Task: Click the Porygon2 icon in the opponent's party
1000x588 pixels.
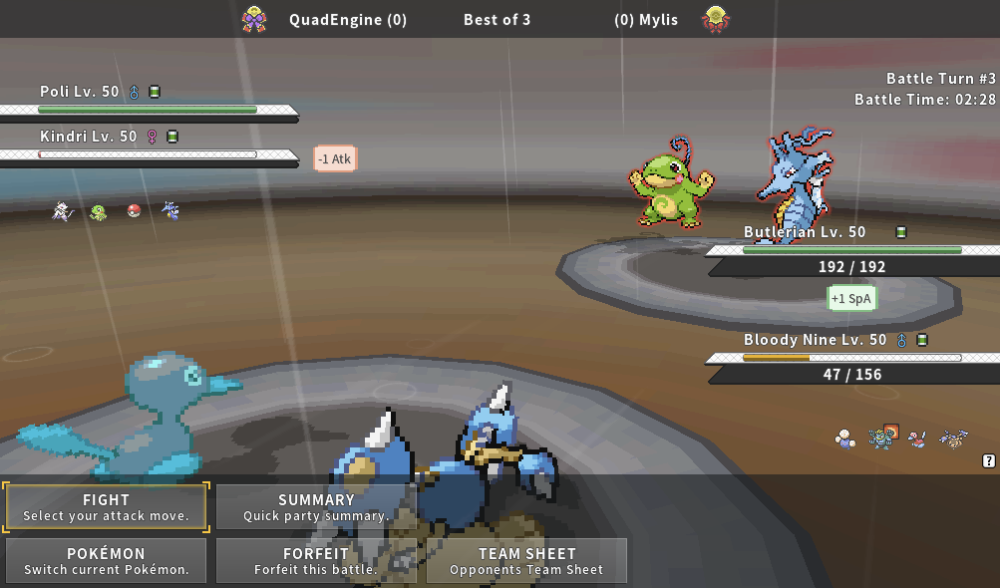Action: click(x=916, y=438)
